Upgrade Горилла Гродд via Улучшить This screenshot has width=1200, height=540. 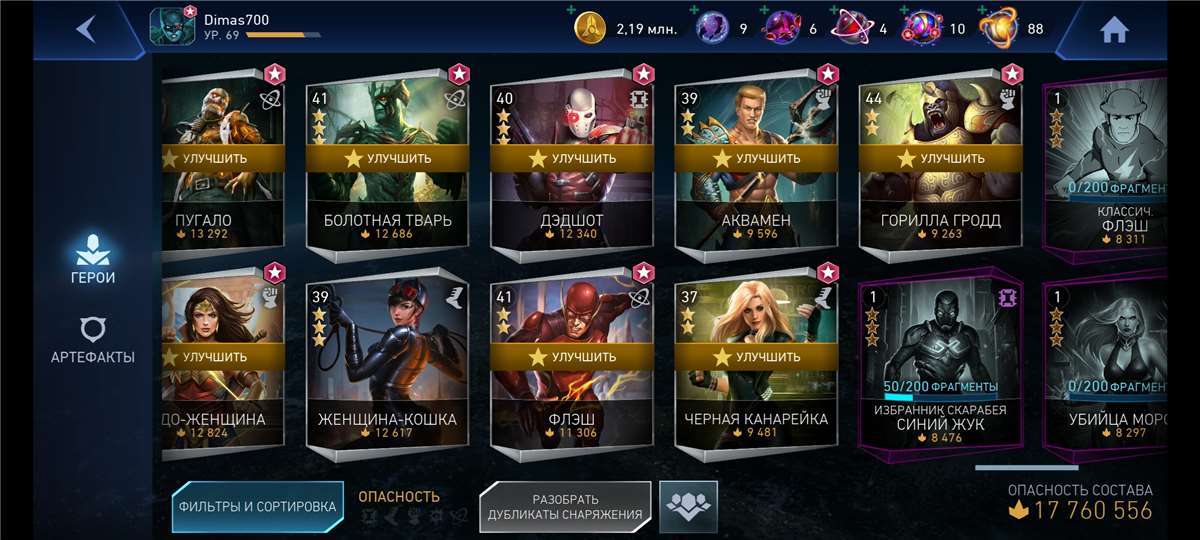click(x=939, y=158)
